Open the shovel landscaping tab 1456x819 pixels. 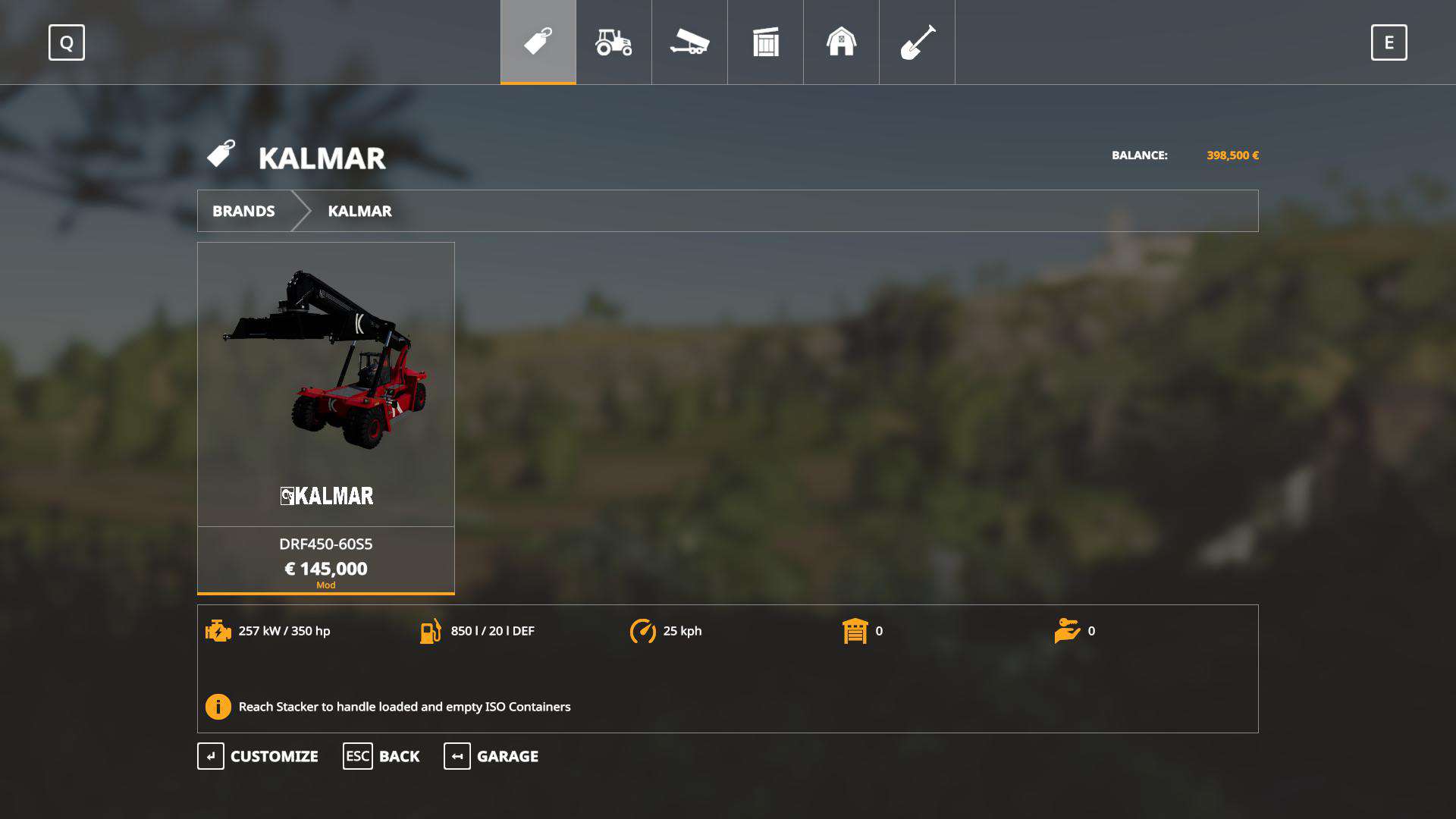(x=917, y=42)
